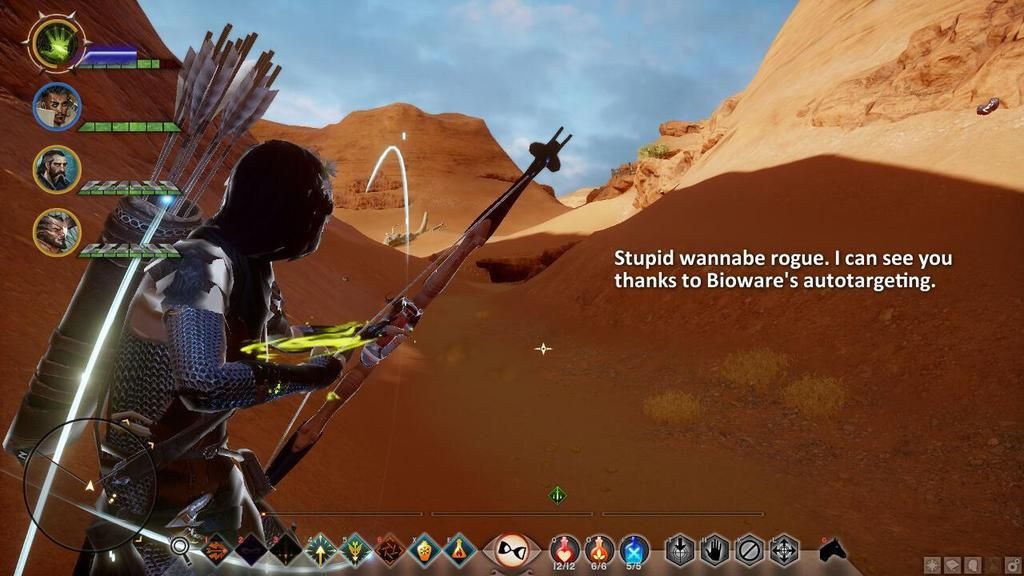1024x576 pixels.
Task: Select the green glowing hand player portrait
Action: point(56,44)
